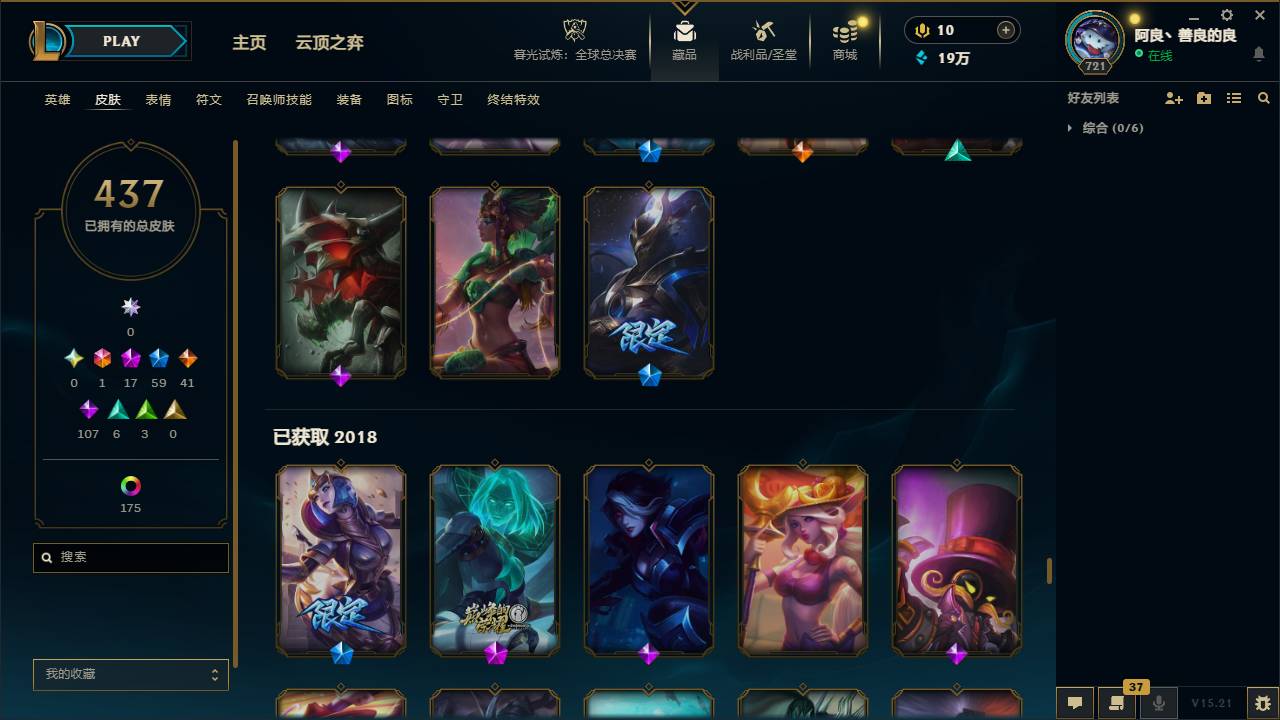The height and width of the screenshot is (720, 1280).
Task: Open the 商城 store
Action: (x=843, y=40)
